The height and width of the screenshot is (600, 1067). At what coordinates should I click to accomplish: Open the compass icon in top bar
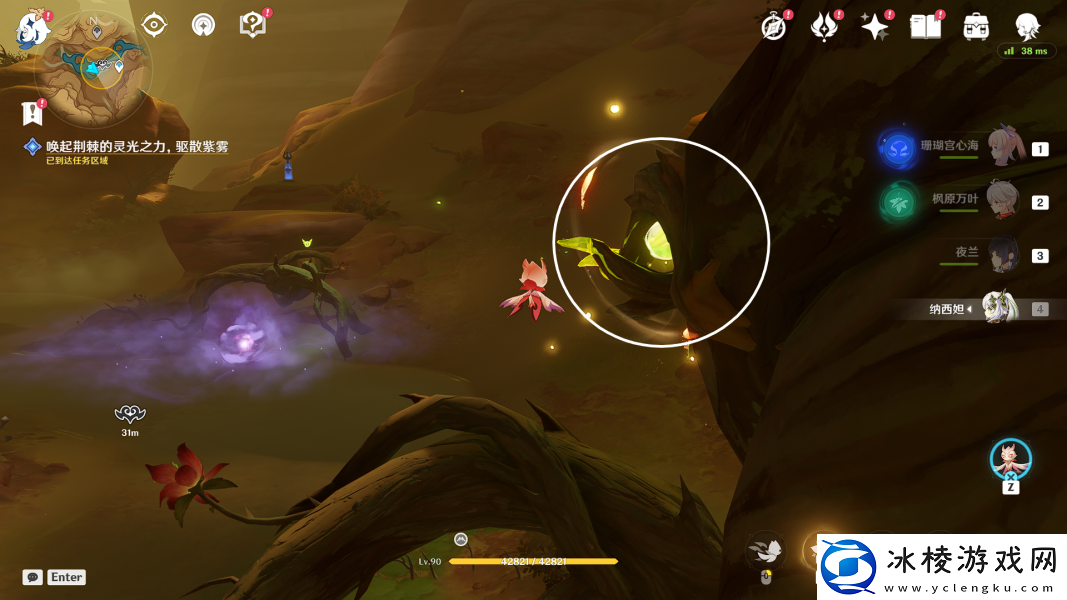click(773, 27)
